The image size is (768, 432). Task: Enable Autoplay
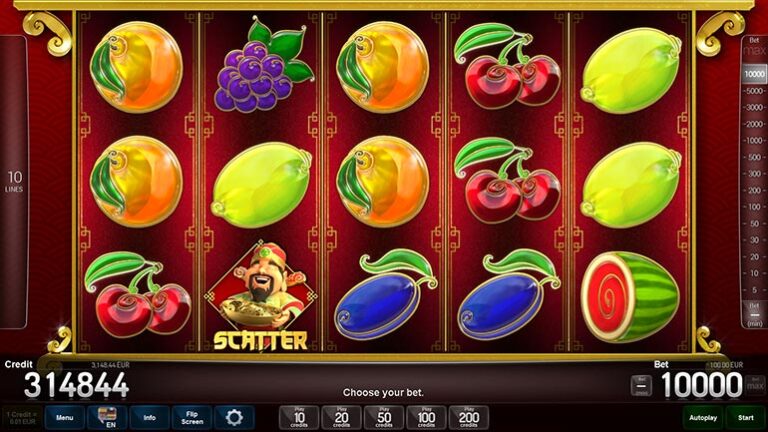[703, 418]
